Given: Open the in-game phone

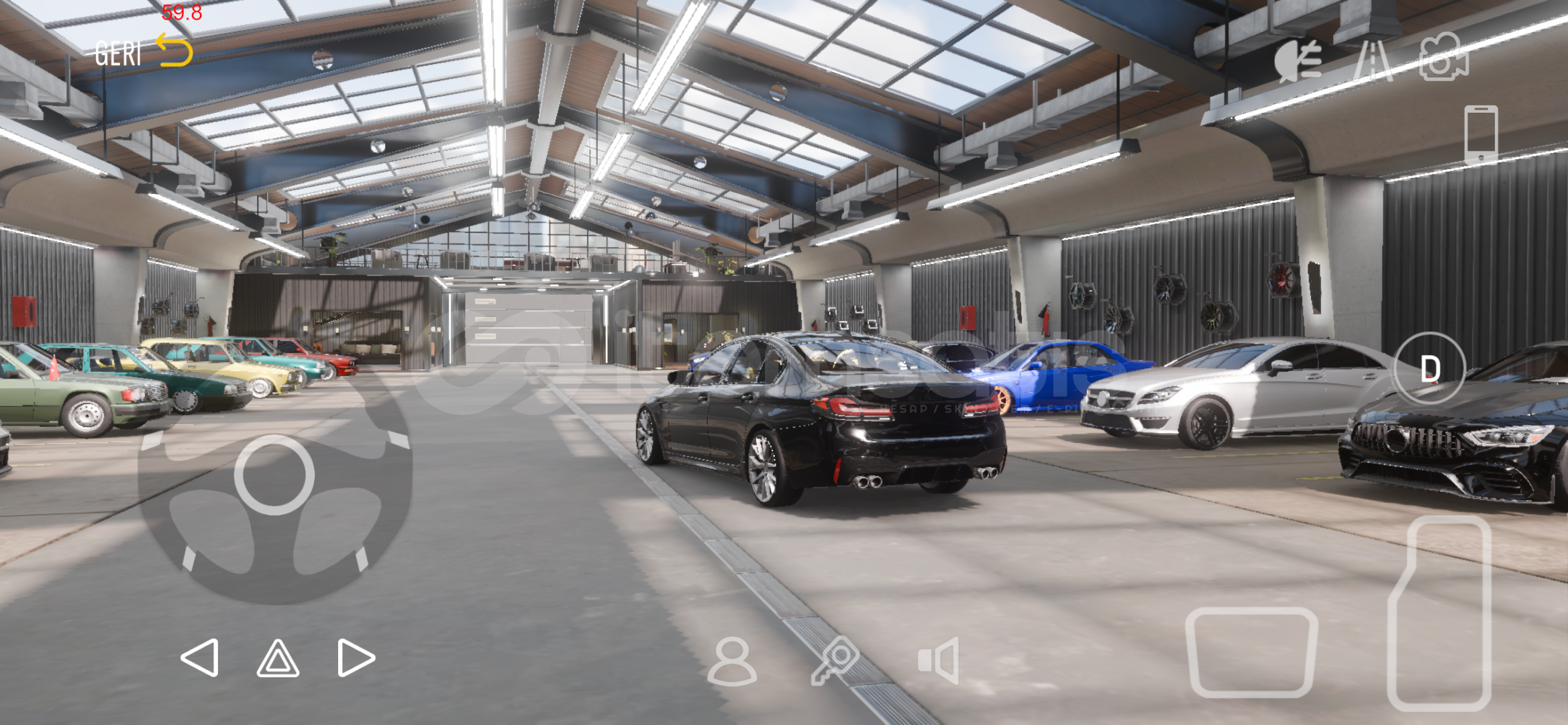Looking at the screenshot, I should pyautogui.click(x=1483, y=134).
